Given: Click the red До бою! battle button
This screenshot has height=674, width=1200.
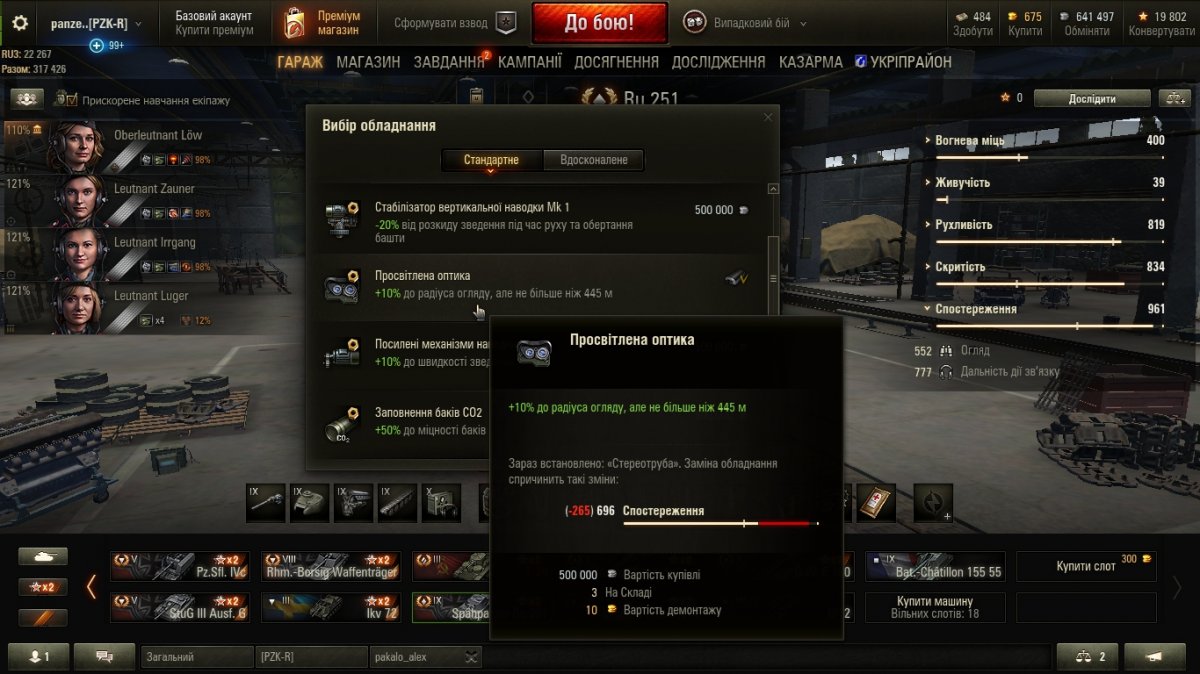Looking at the screenshot, I should pyautogui.click(x=599, y=22).
